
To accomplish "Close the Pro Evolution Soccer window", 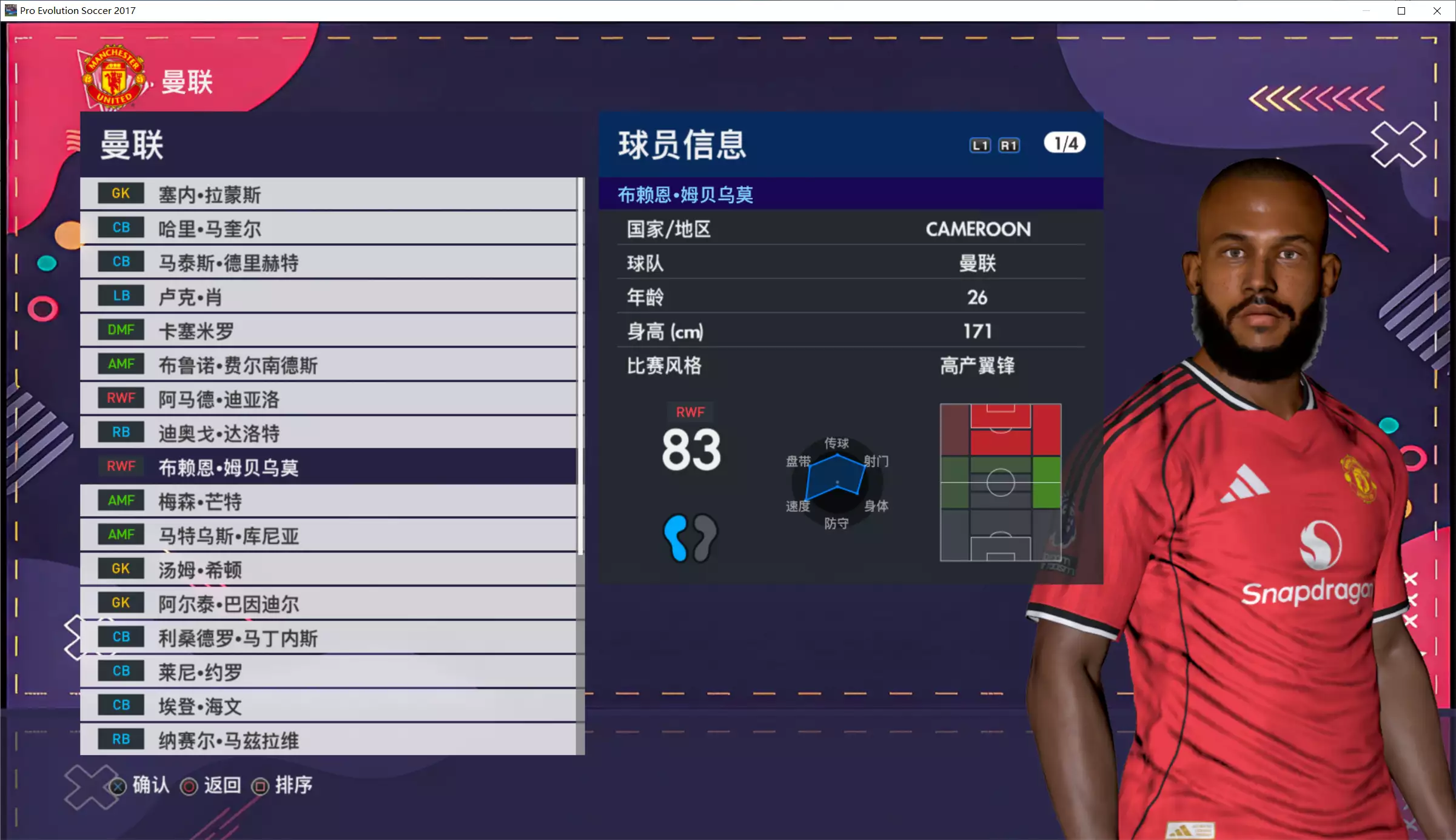I will pos(1437,11).
